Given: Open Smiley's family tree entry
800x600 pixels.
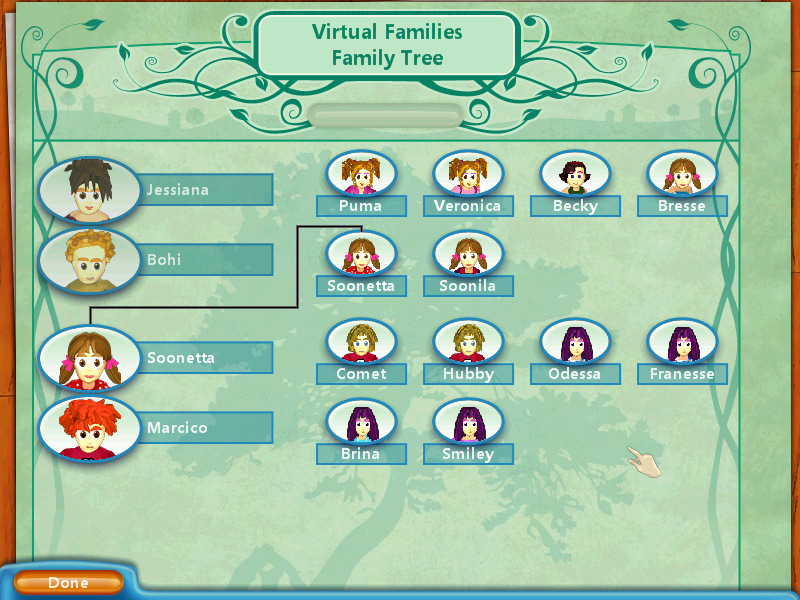Looking at the screenshot, I should [x=467, y=423].
